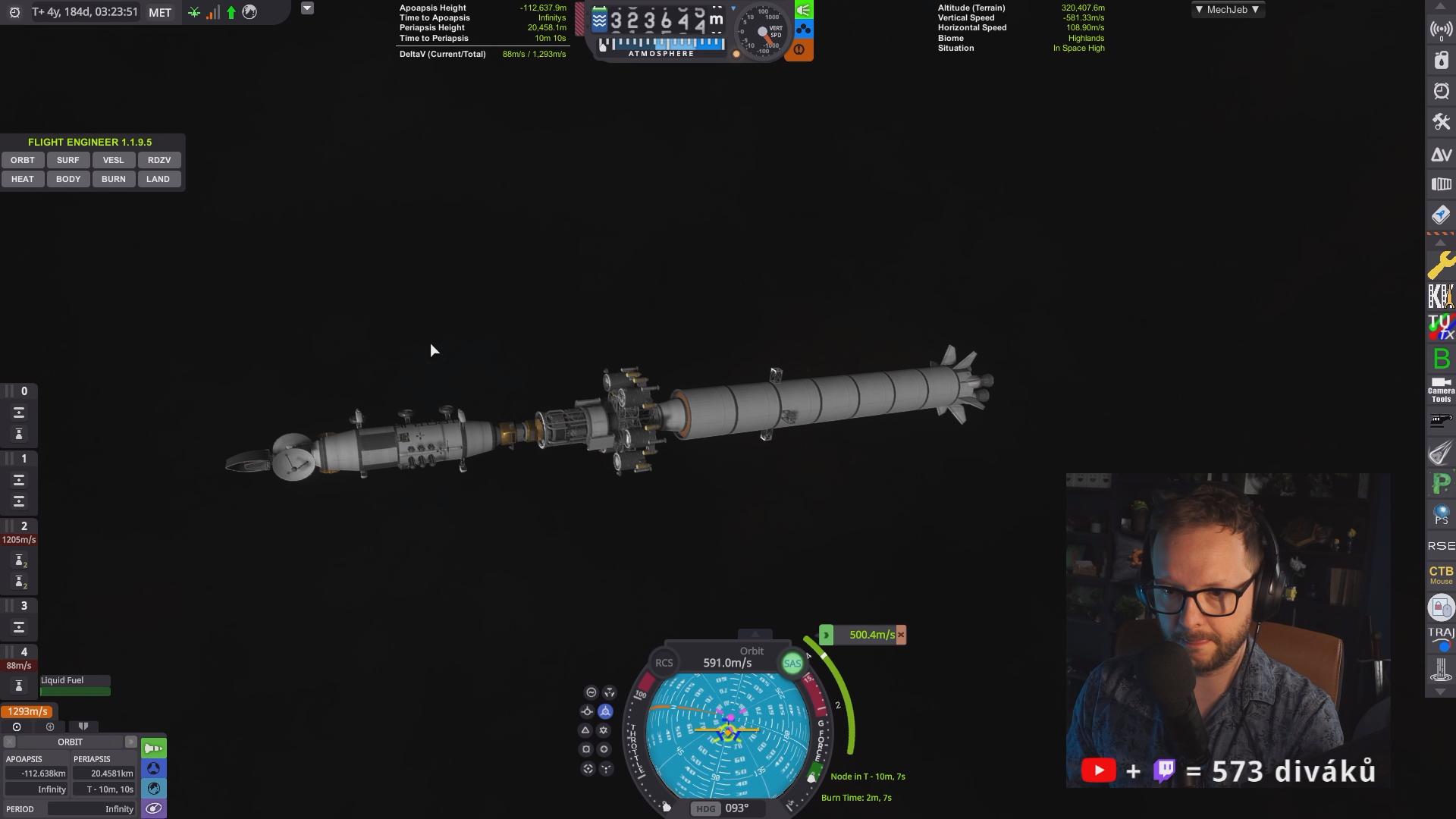Screen dimensions: 1456x819
Task: Toggle the SURF readout in Flight Engineer
Action: [67, 160]
